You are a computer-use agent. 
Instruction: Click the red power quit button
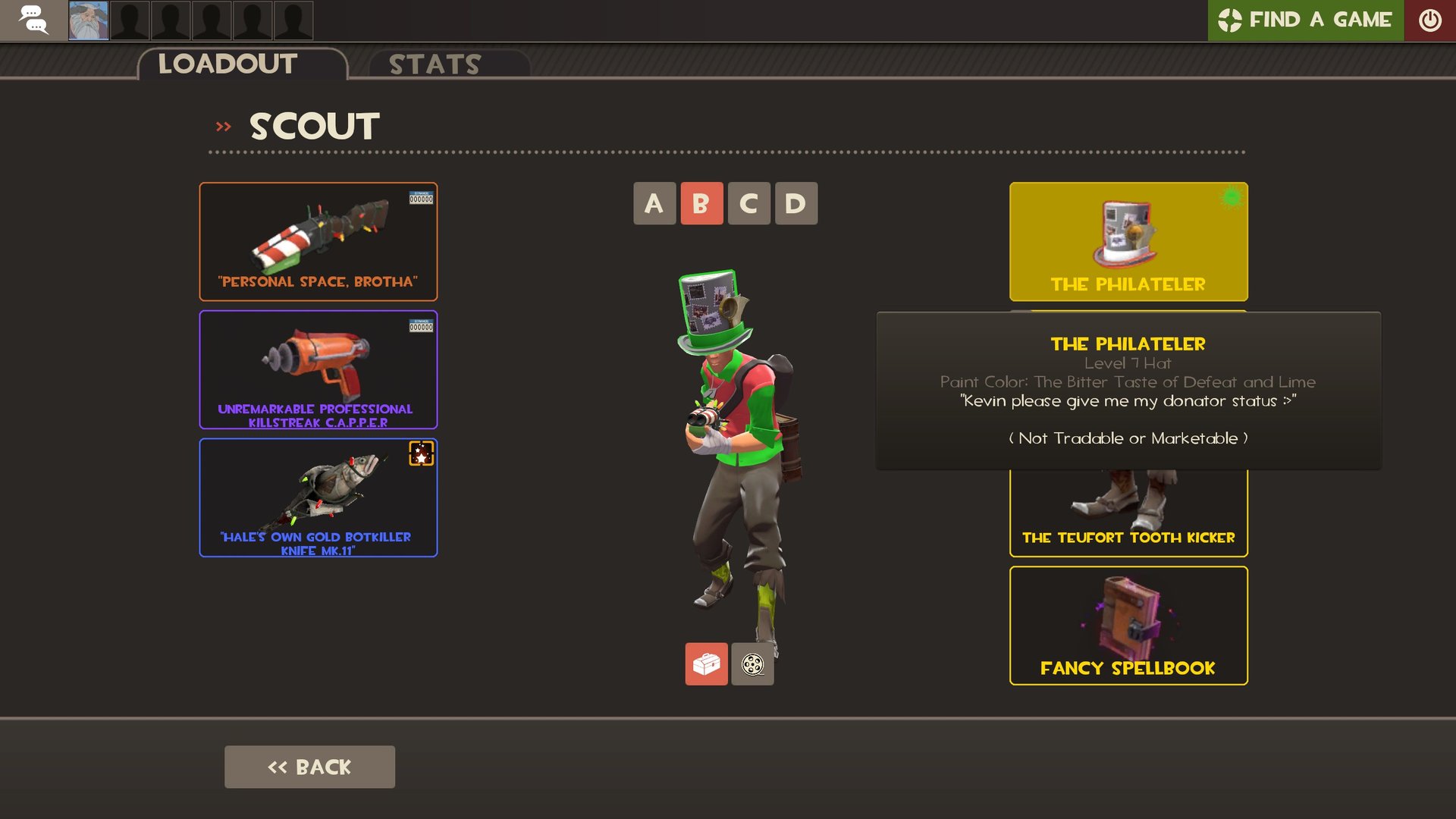point(1429,20)
